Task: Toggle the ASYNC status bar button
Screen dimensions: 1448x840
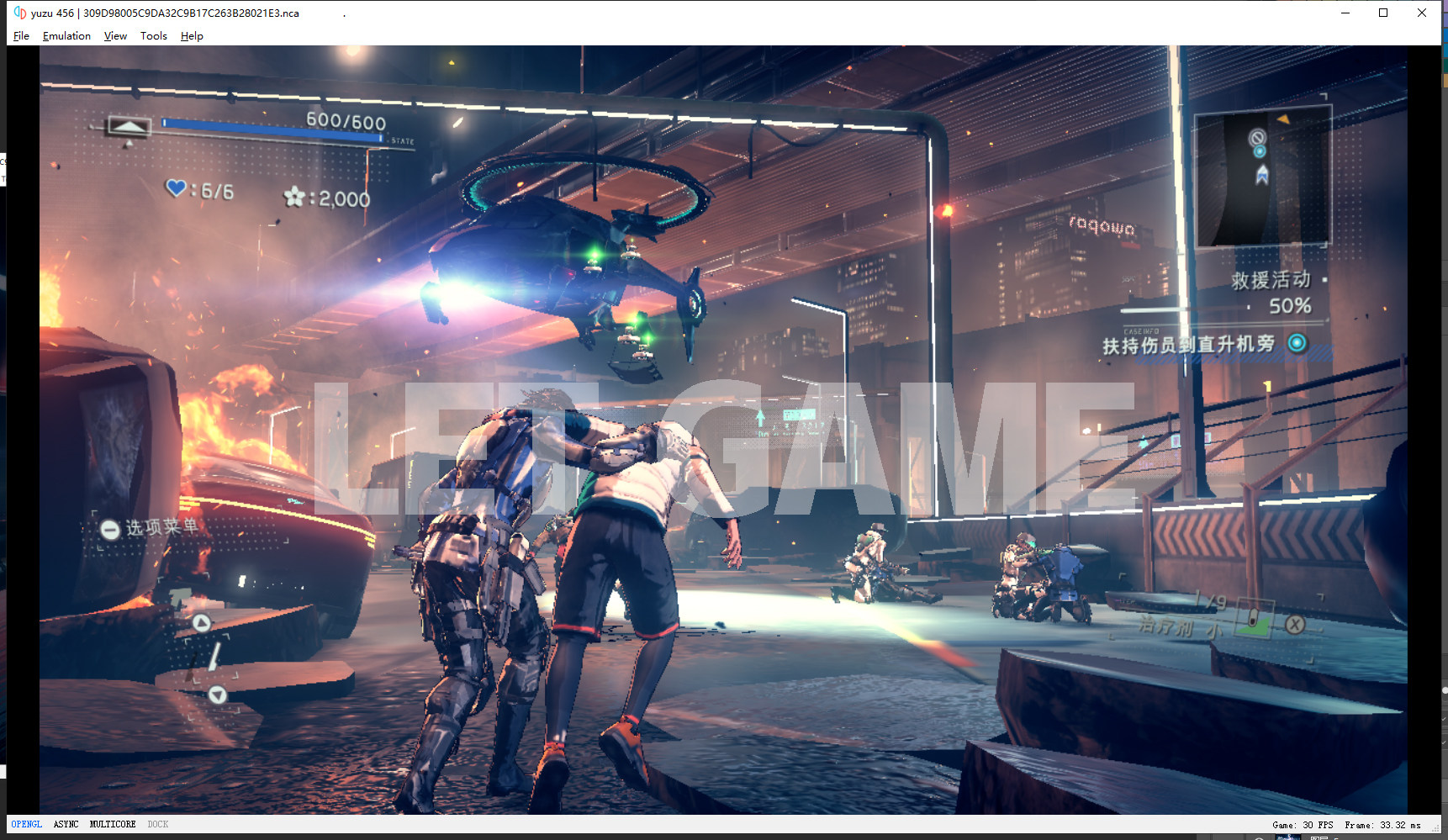Action: tap(66, 824)
